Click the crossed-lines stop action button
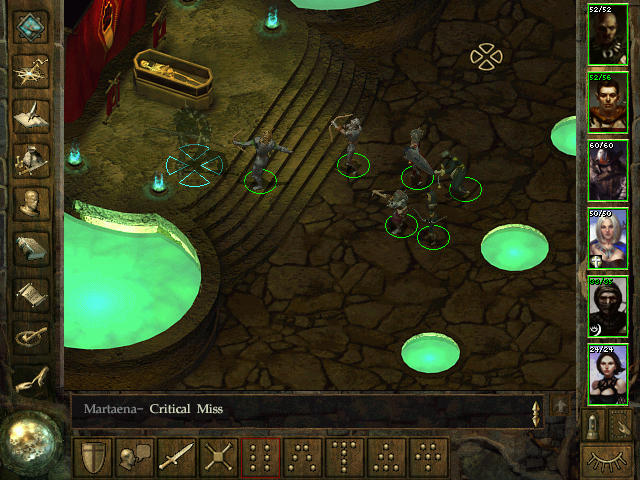The width and height of the screenshot is (640, 480). tap(218, 458)
